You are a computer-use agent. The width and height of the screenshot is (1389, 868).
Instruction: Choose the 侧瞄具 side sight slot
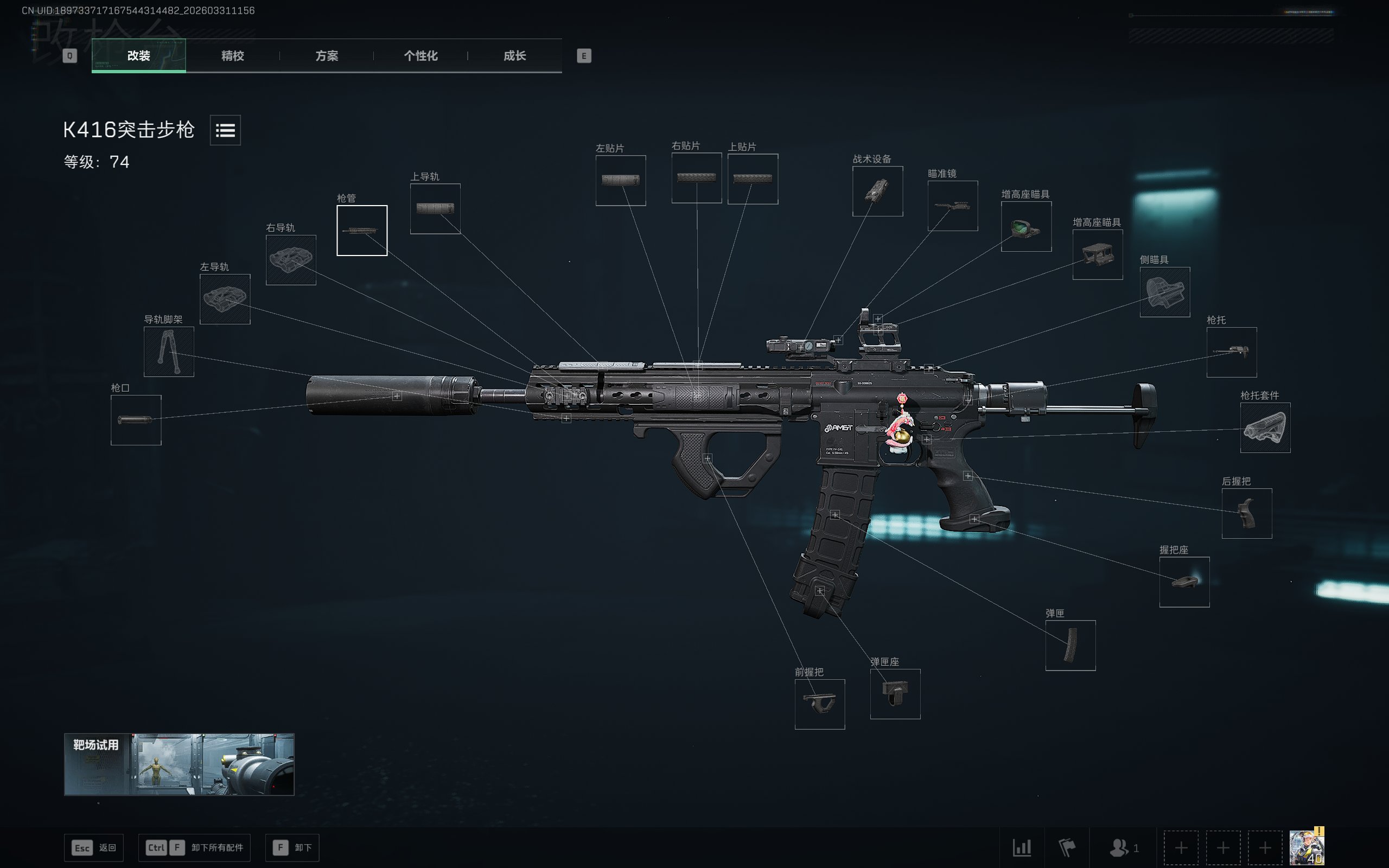pyautogui.click(x=1164, y=292)
